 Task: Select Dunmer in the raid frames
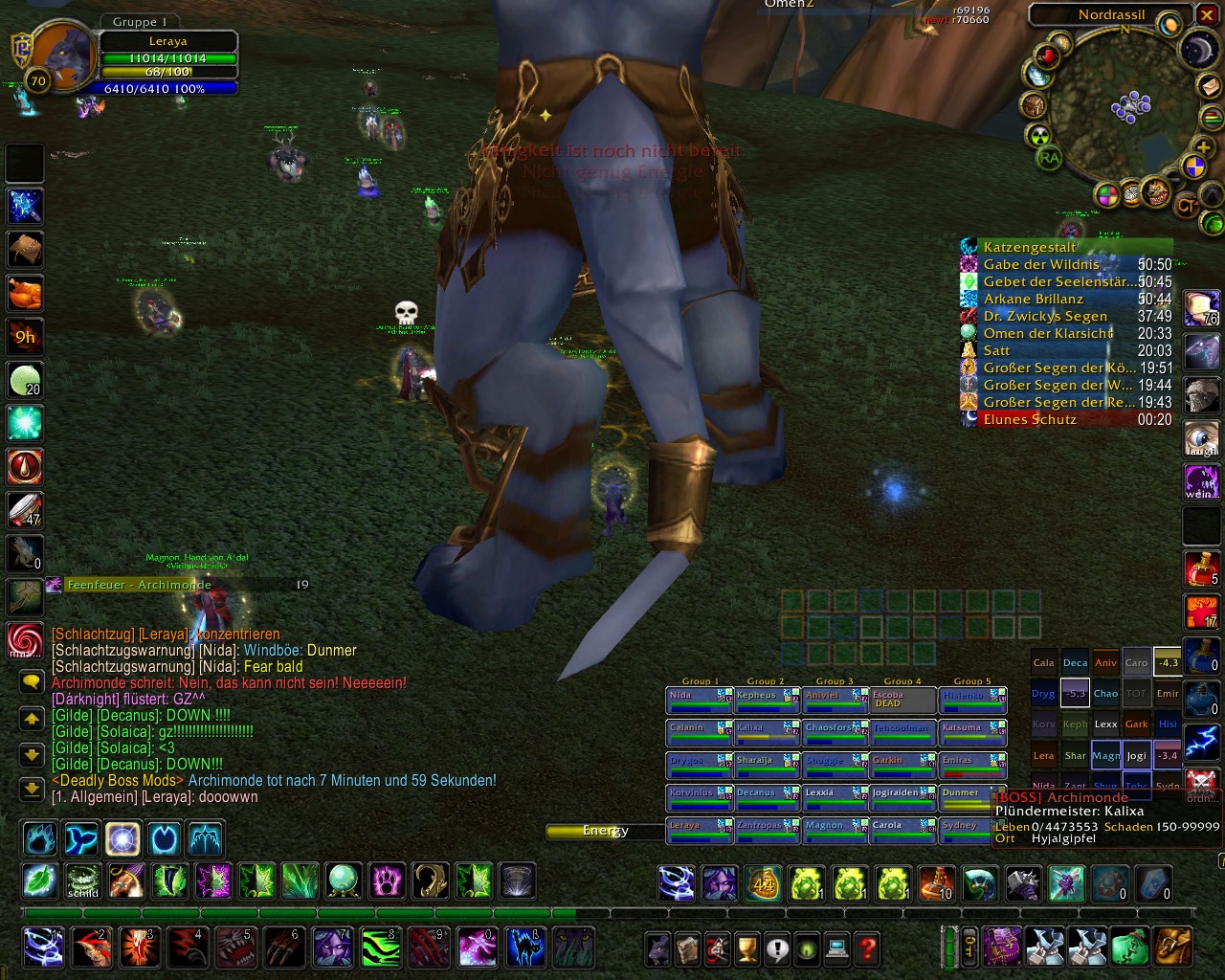971,798
